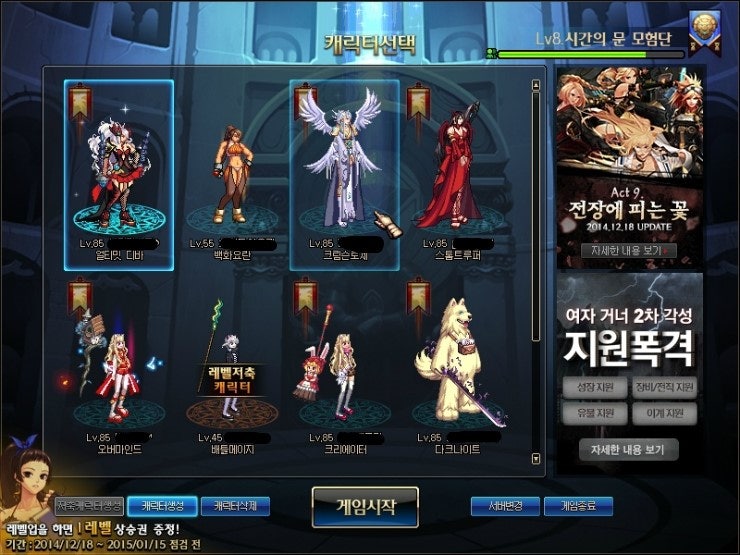Start the game with 게임시작 button
The image size is (740, 555).
point(364,507)
